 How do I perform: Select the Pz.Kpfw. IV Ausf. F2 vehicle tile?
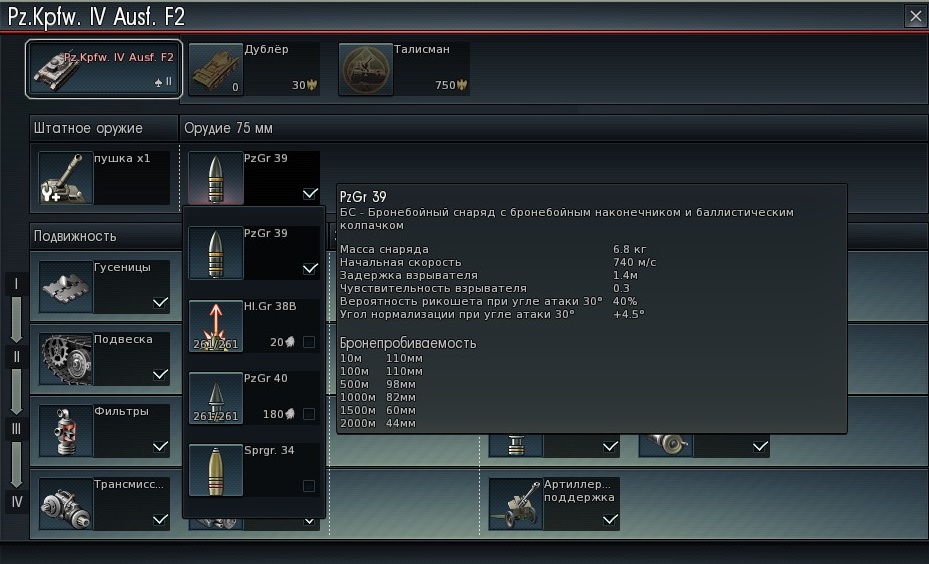pyautogui.click(x=104, y=69)
